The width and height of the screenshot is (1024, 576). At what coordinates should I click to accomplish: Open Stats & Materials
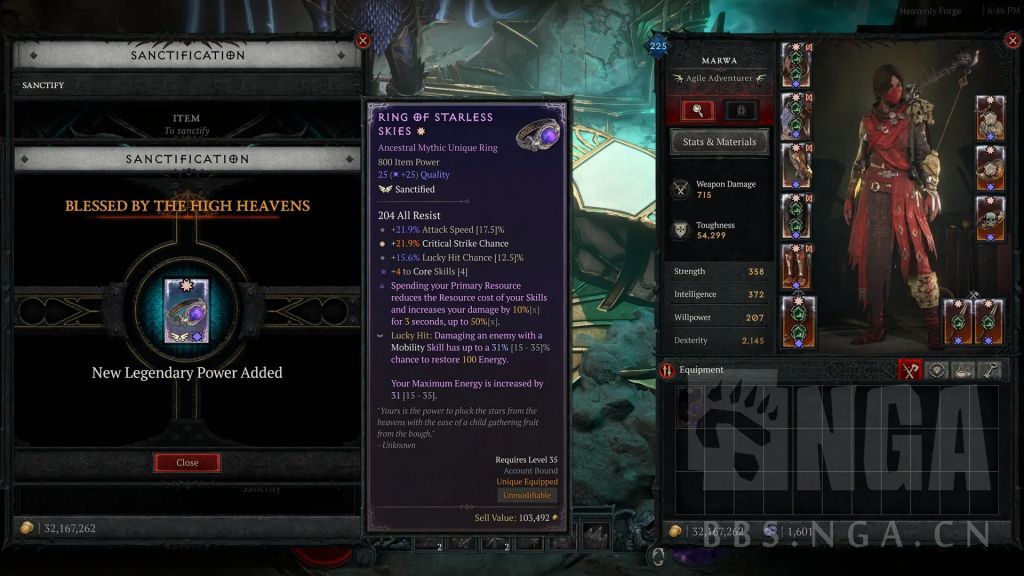click(719, 142)
